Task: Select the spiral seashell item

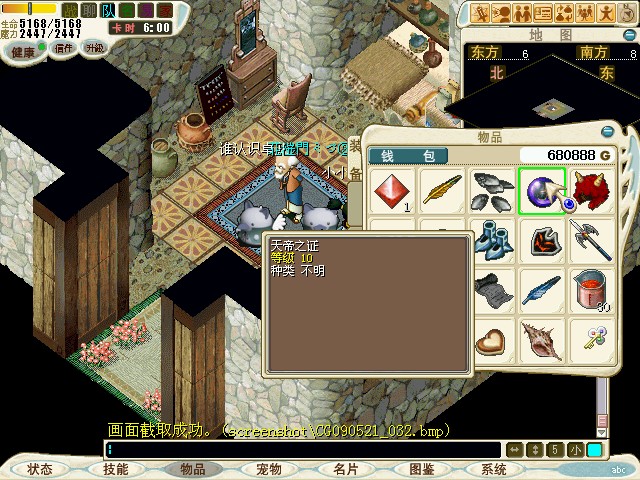Action: click(542, 340)
